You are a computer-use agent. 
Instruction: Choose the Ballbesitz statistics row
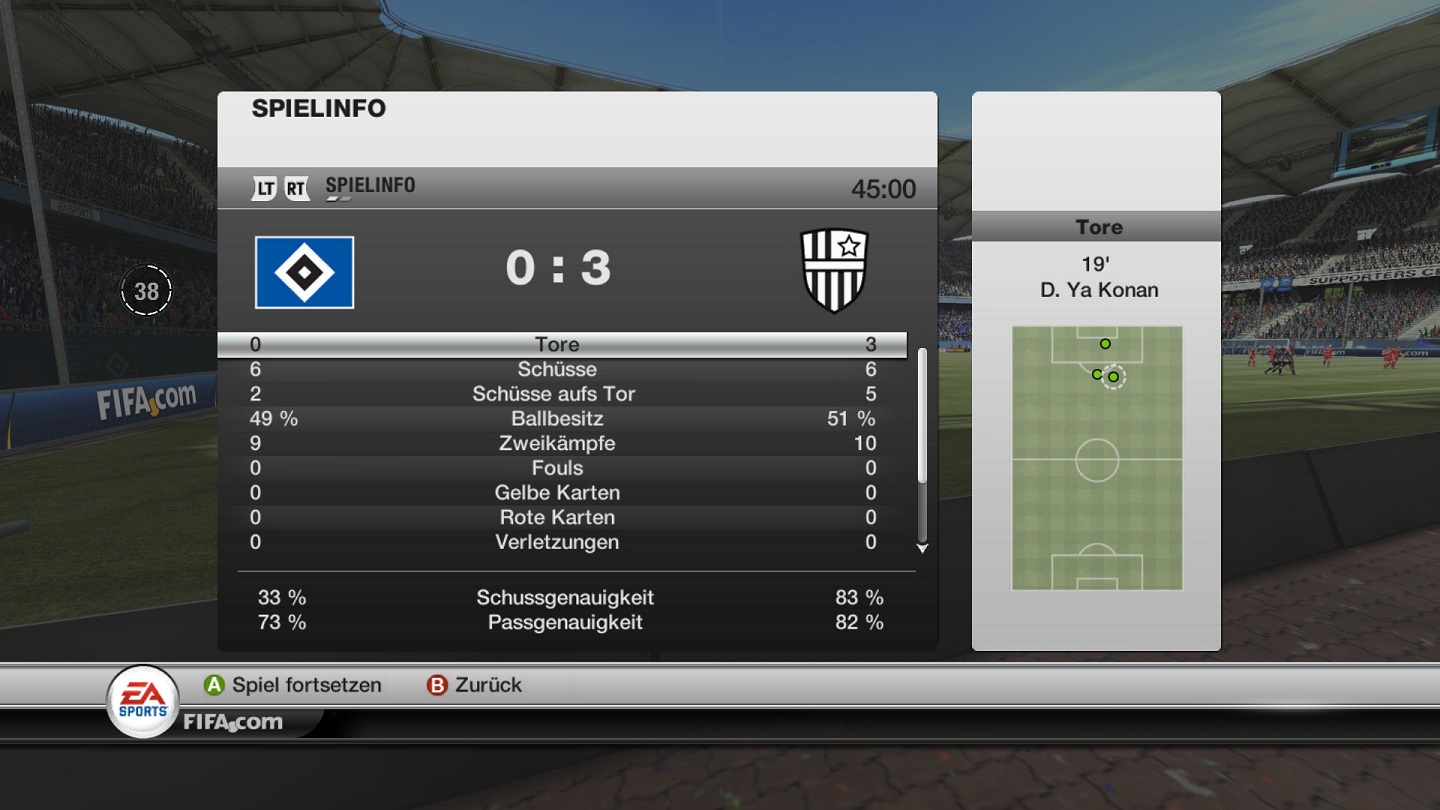(x=557, y=419)
